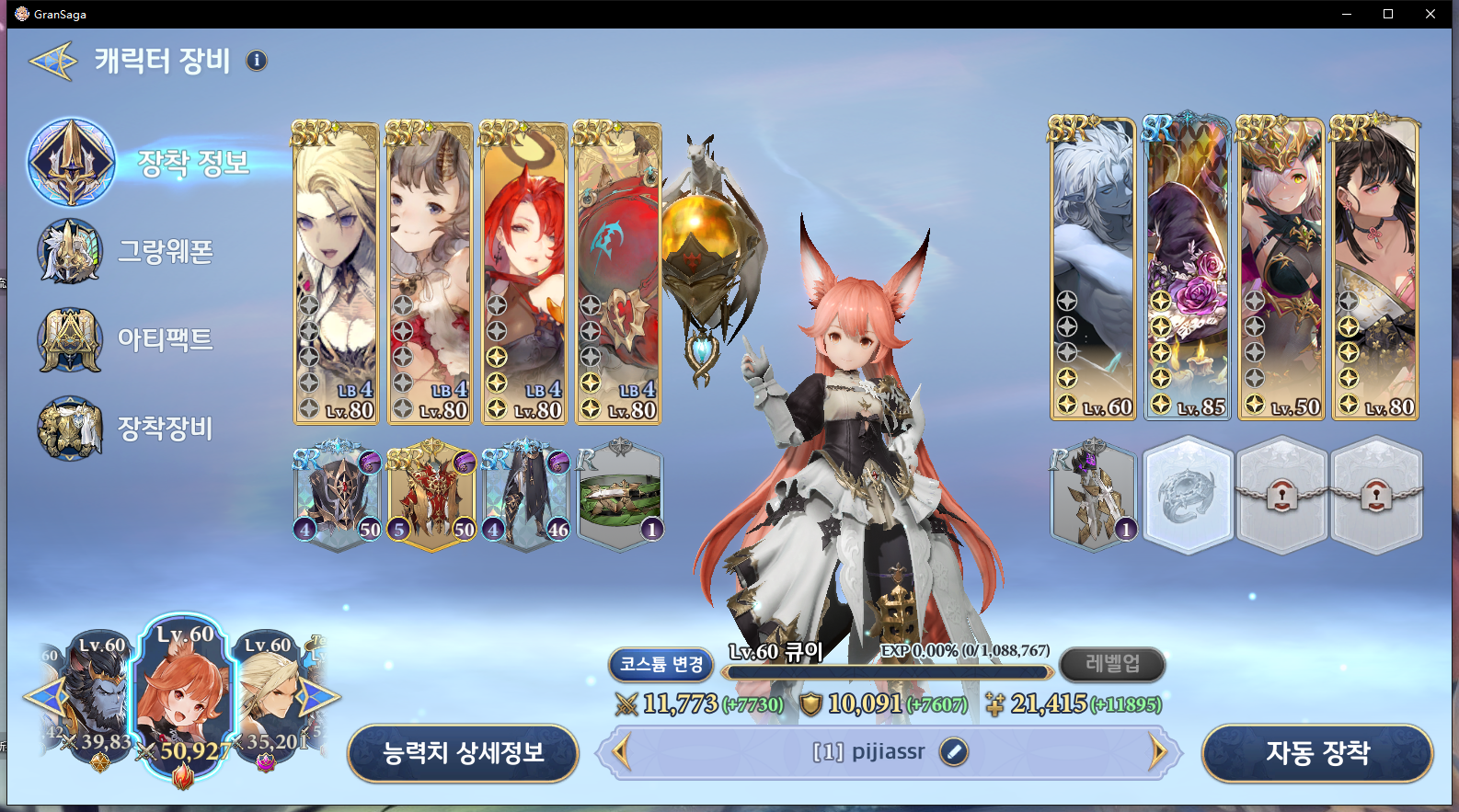Edit the pijiassr preset name
This screenshot has height=812, width=1459.
[x=954, y=752]
